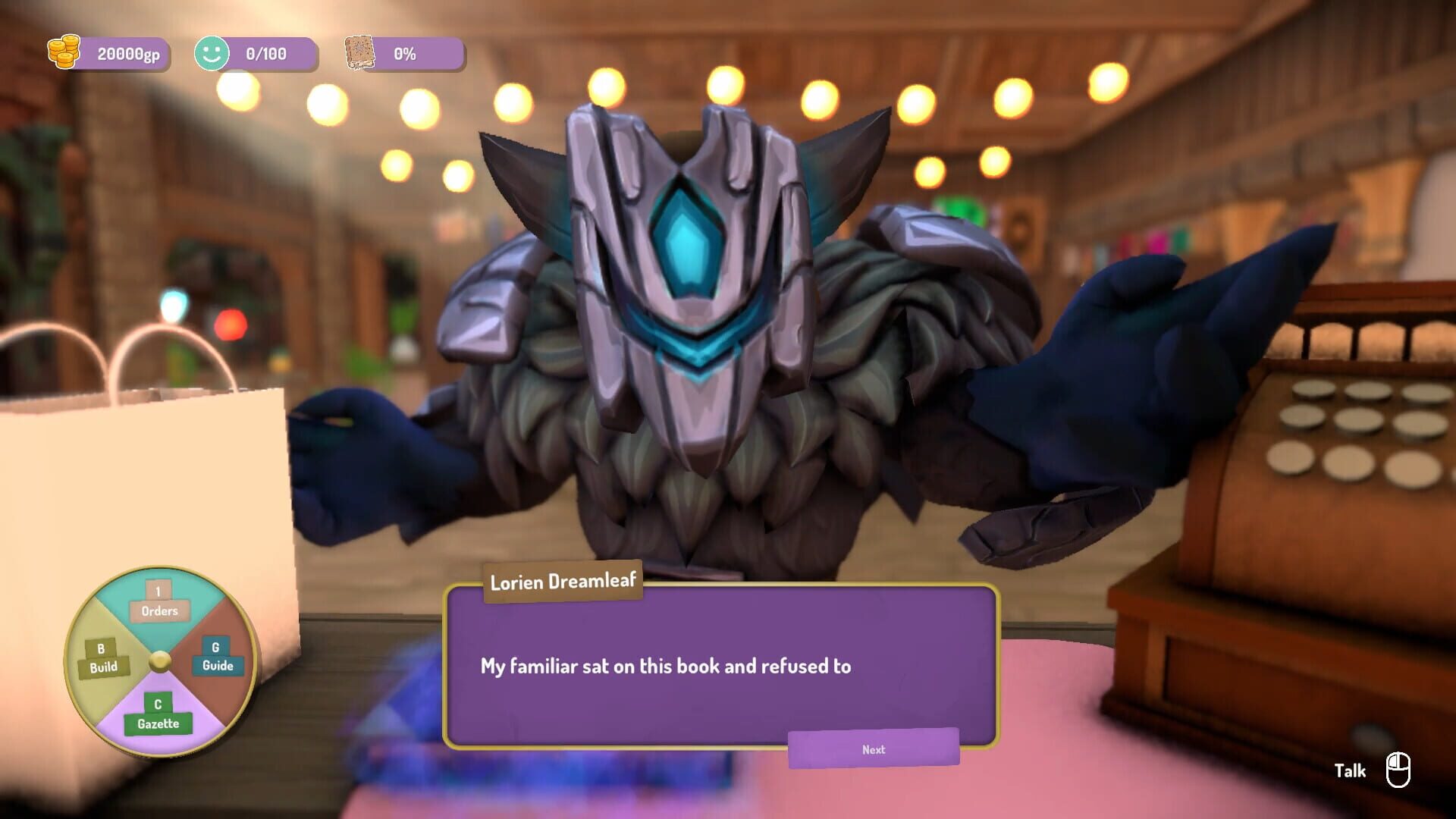Click the green smiley happiness icon

click(212, 53)
